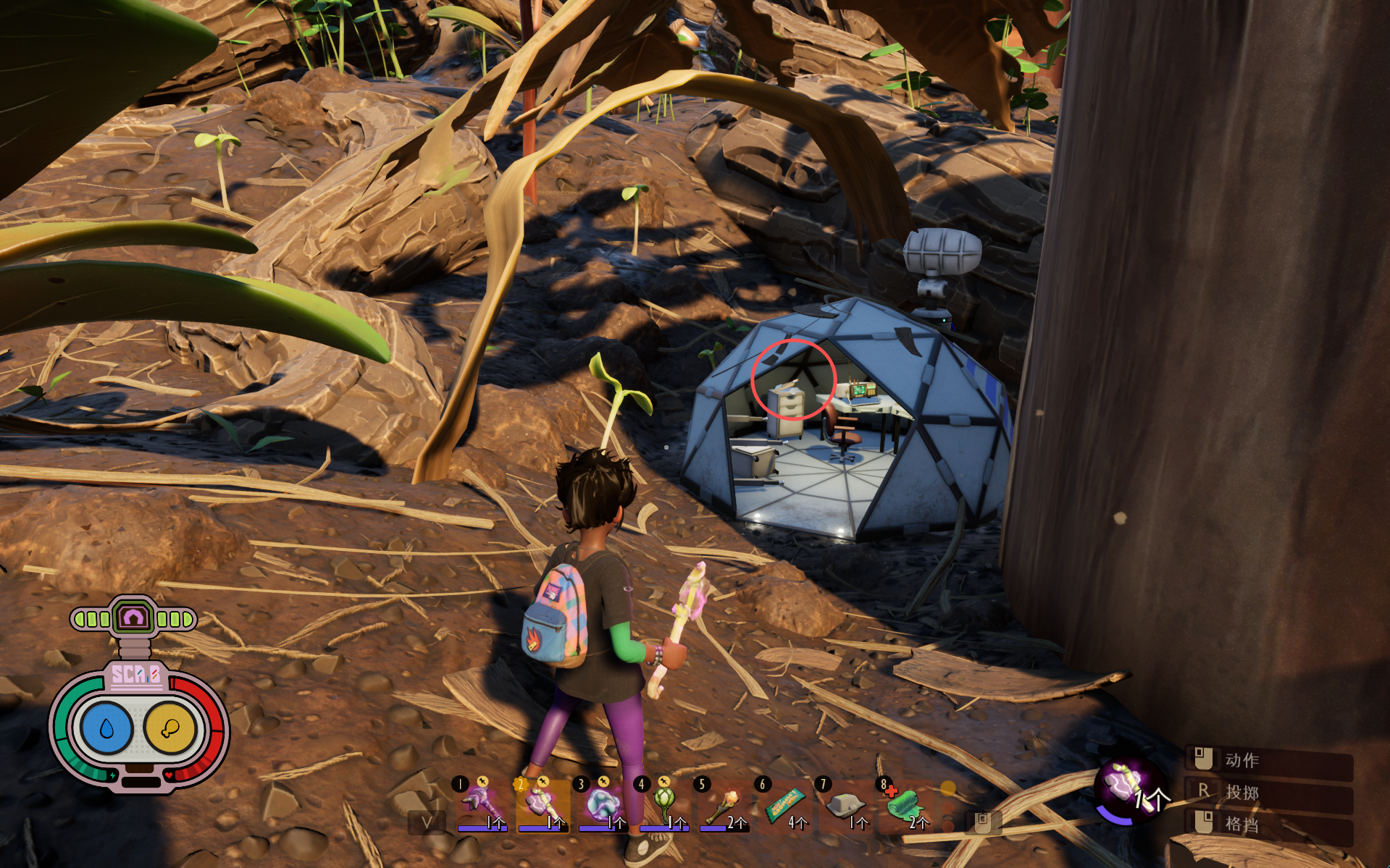Select the white clamshell container in slot 7

coord(845,804)
